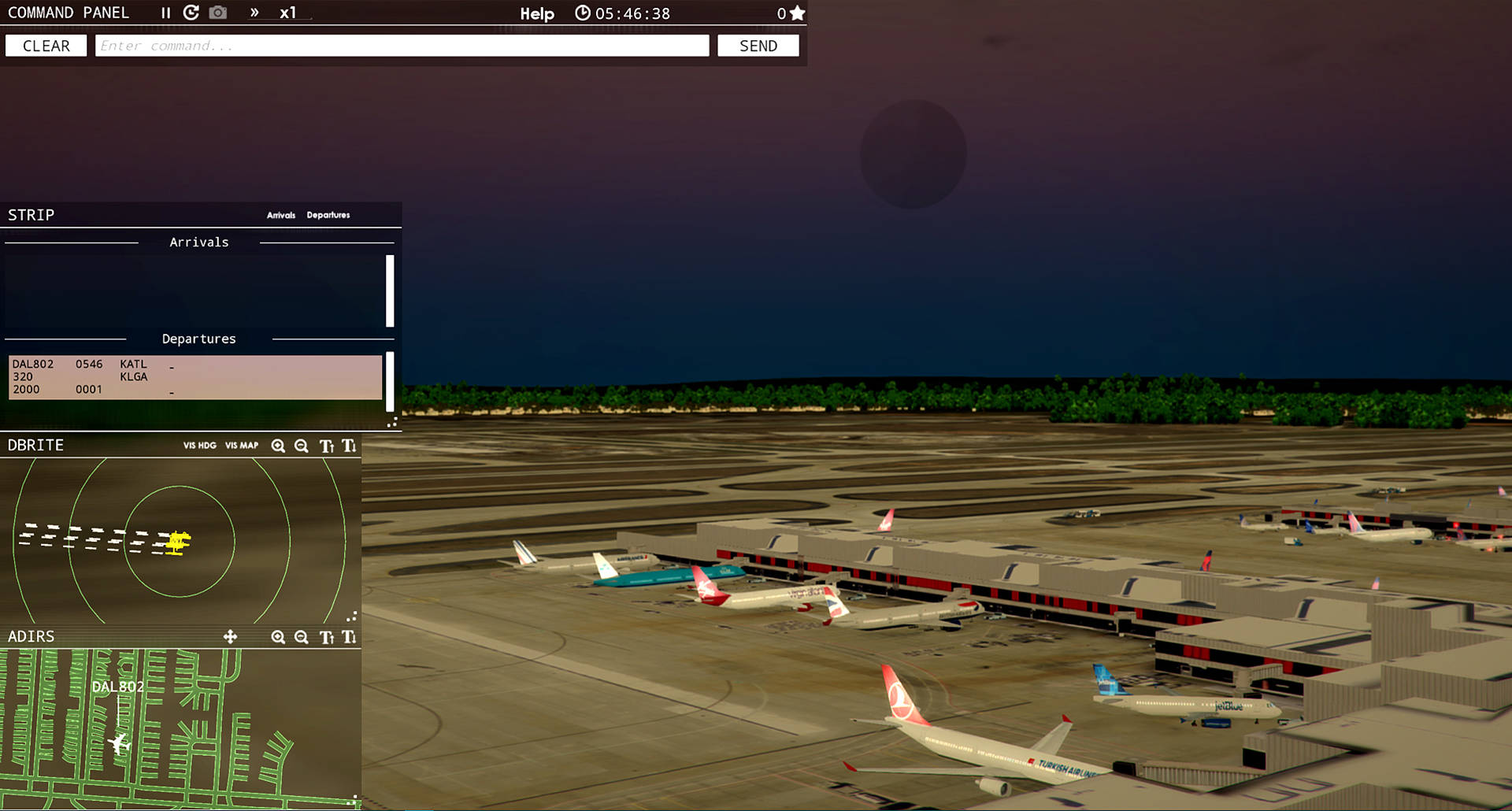Zoom in on the DBRITE radar
Viewport: 1512px width, 811px height.
point(278,446)
